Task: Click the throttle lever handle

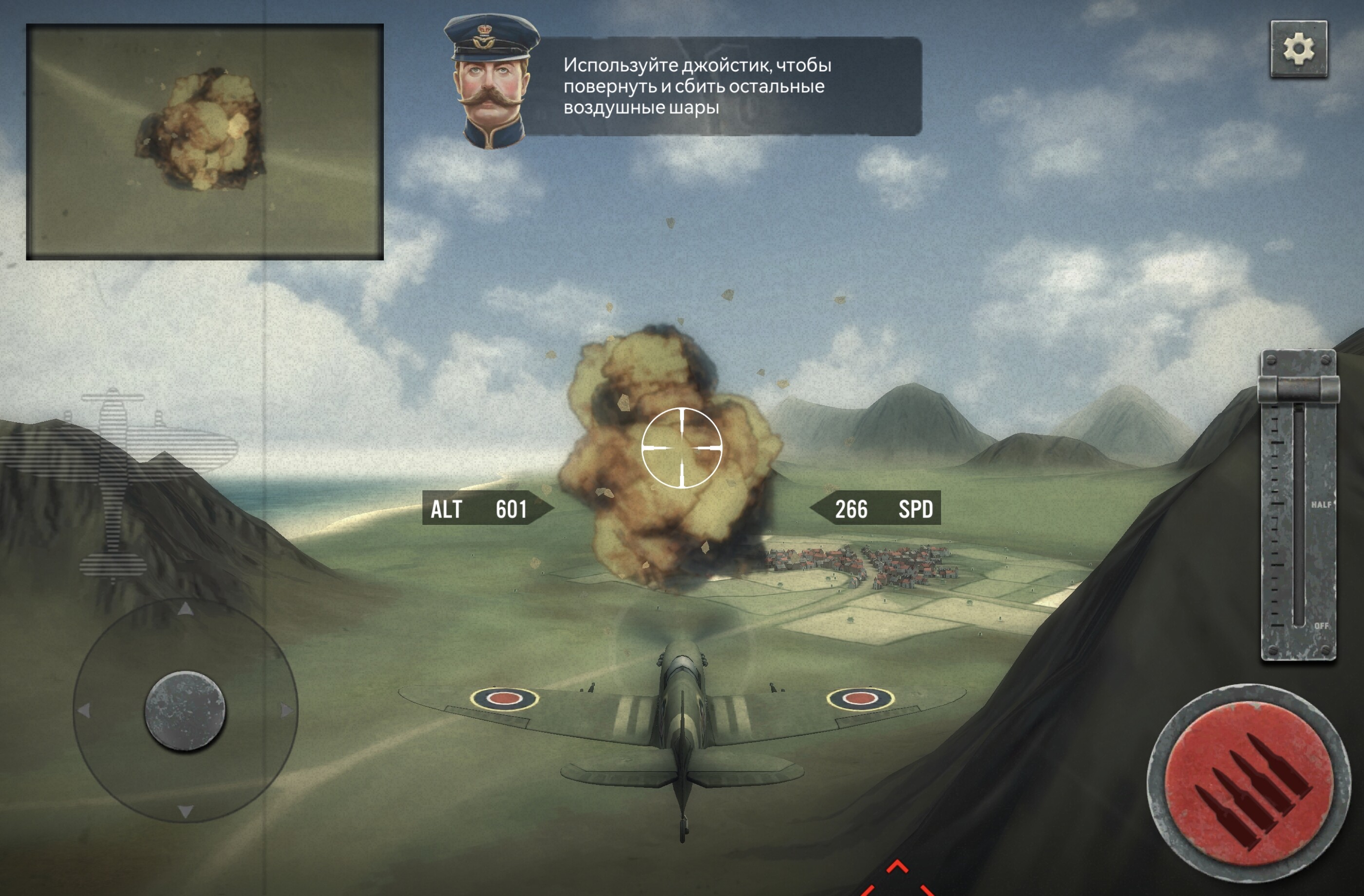Action: click(1298, 389)
